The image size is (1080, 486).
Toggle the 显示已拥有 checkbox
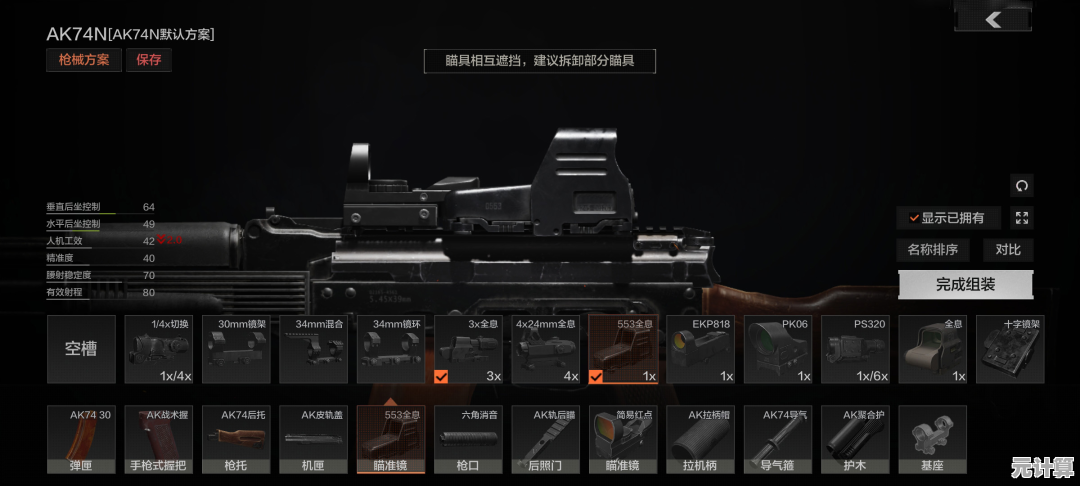(946, 218)
